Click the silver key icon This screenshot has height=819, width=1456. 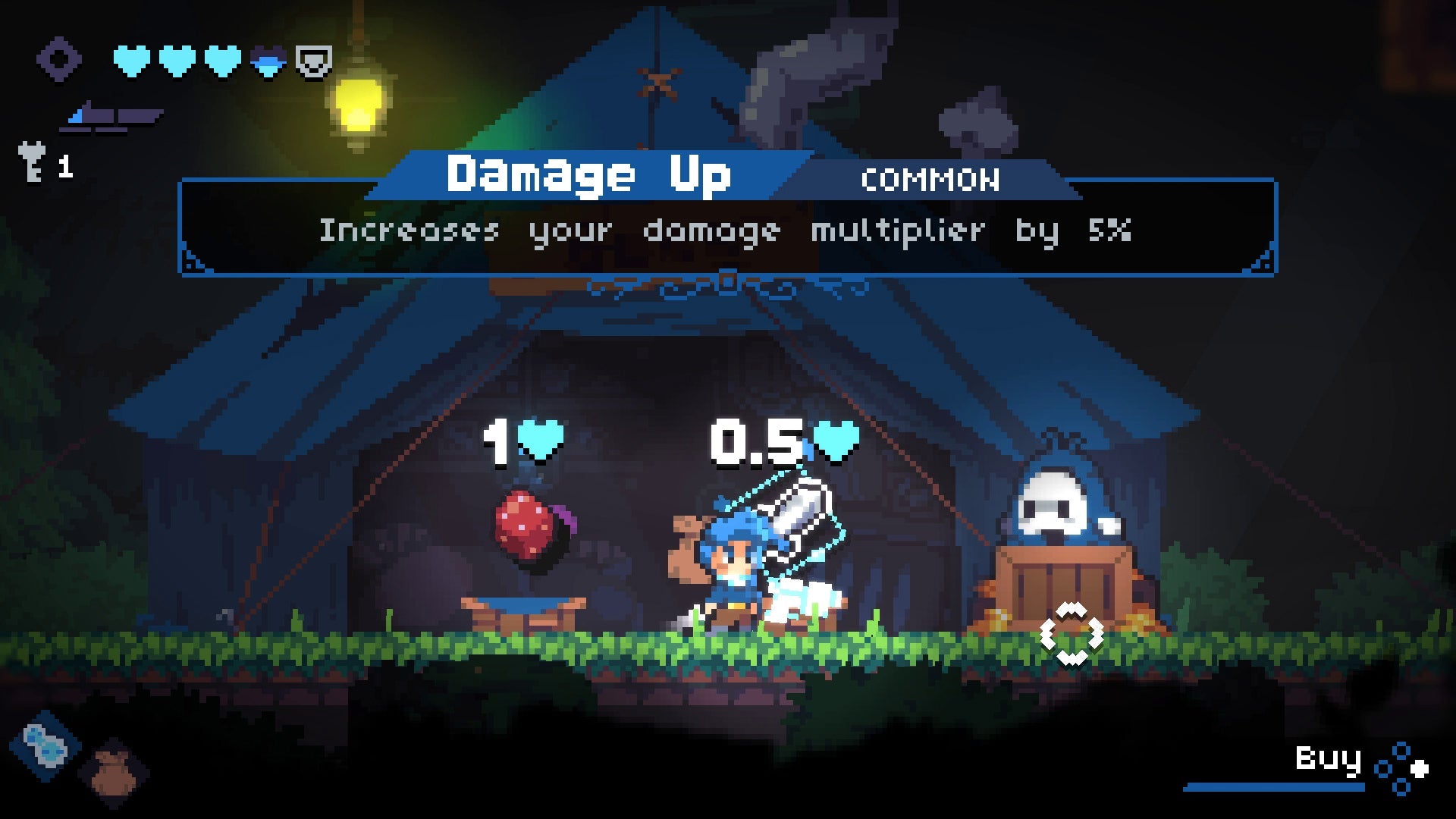pyautogui.click(x=33, y=162)
